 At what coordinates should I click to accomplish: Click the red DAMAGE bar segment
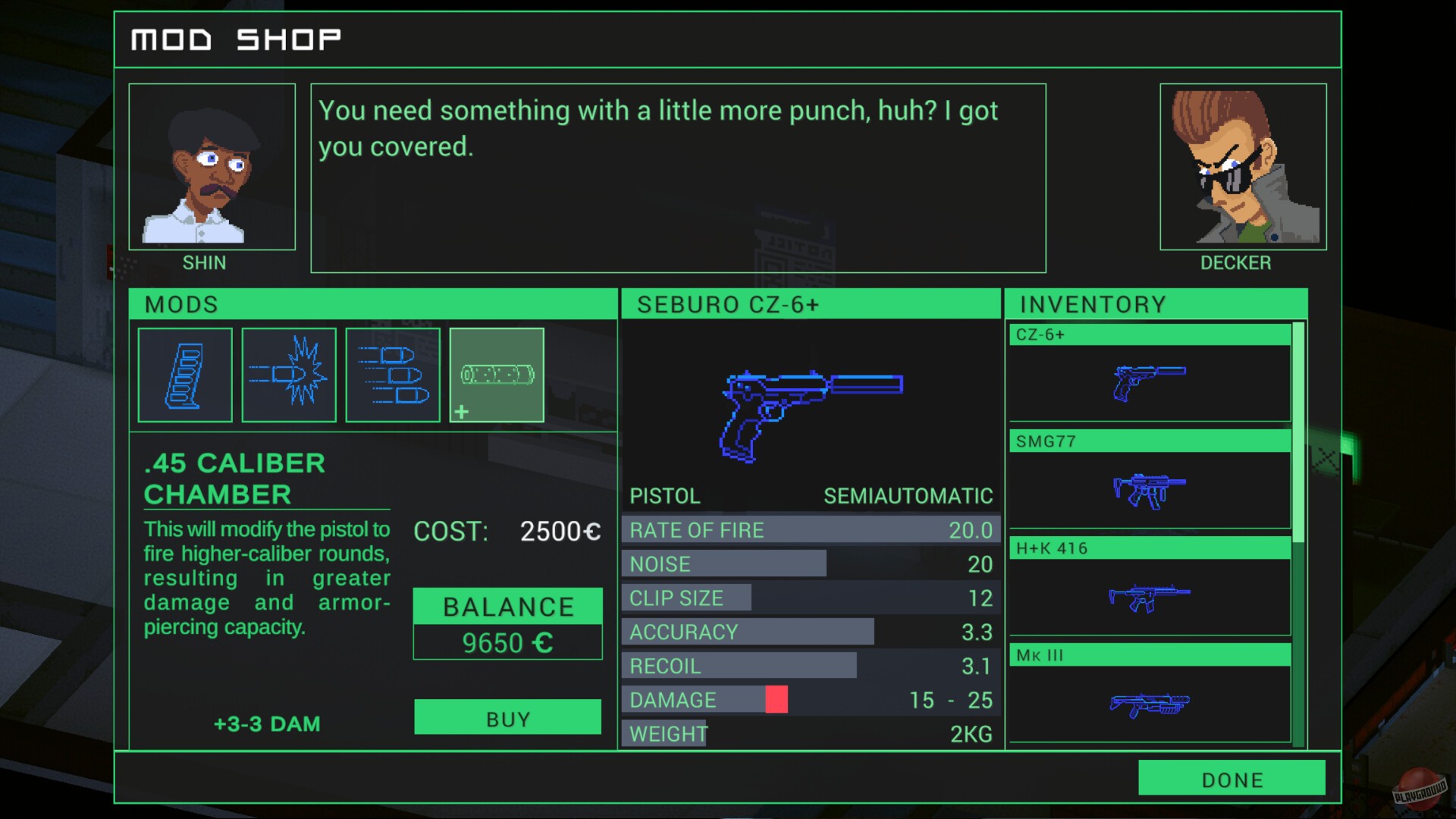[777, 699]
